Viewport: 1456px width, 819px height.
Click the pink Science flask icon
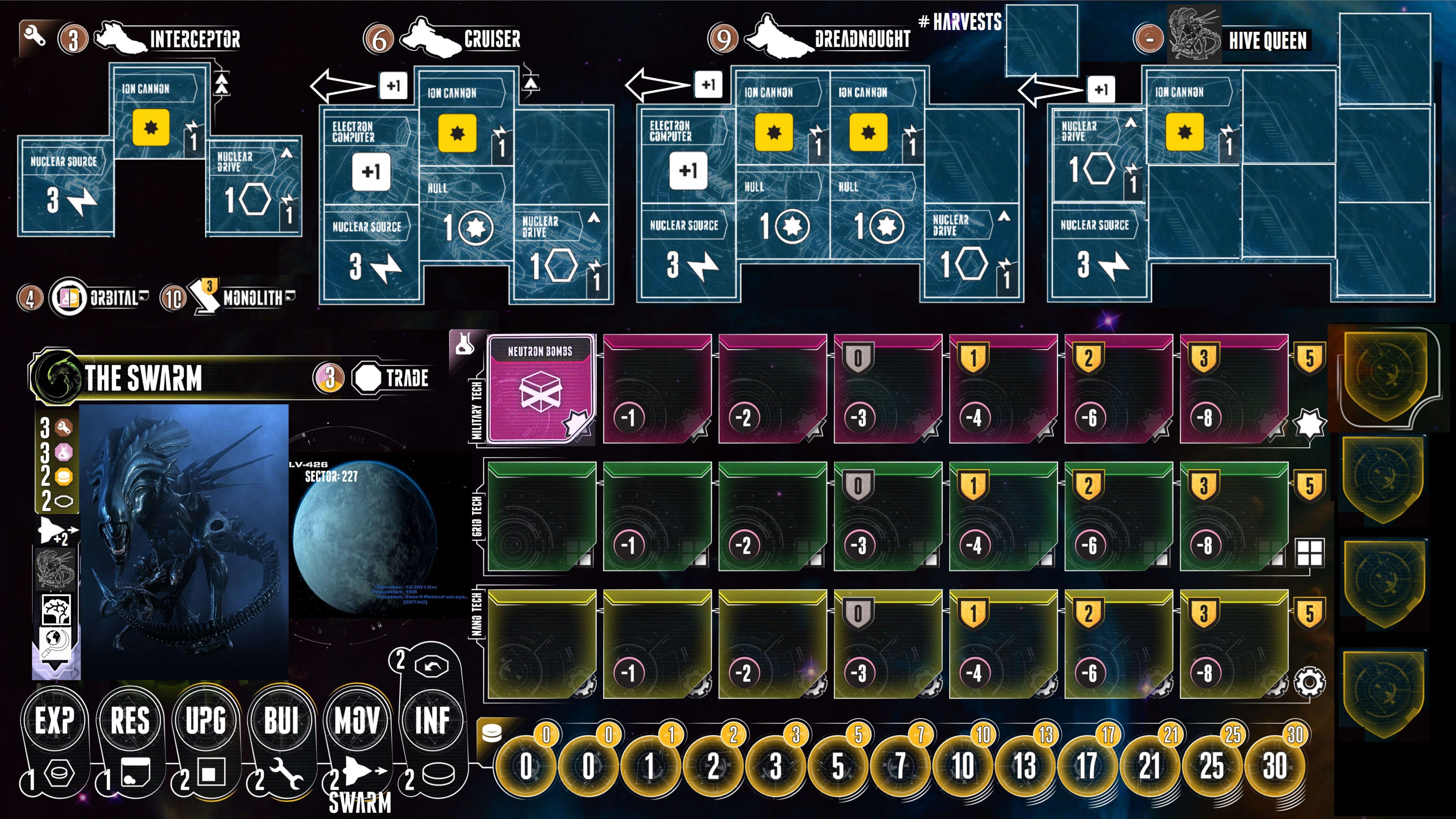(x=63, y=452)
